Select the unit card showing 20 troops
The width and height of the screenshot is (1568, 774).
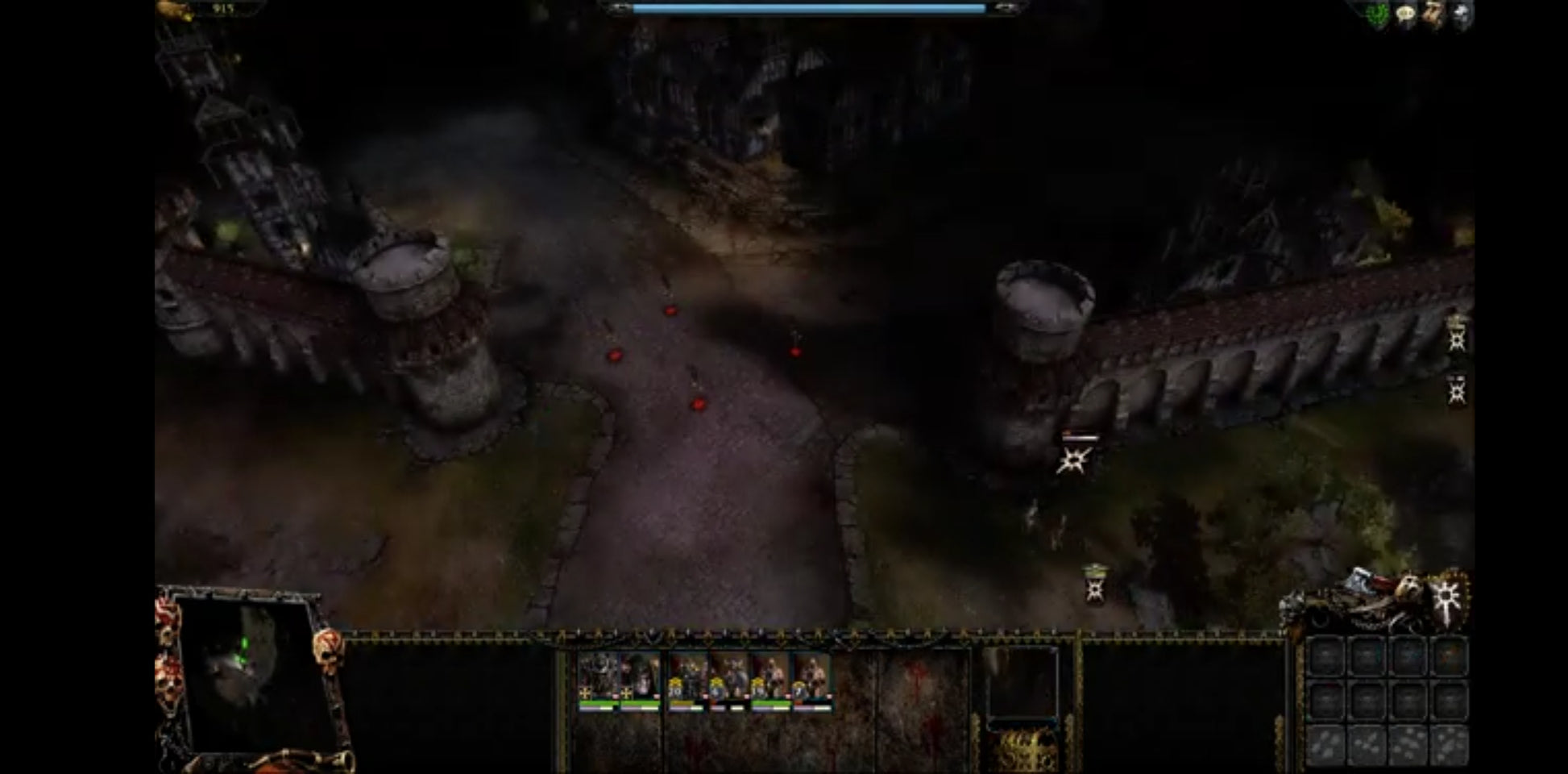(x=687, y=680)
